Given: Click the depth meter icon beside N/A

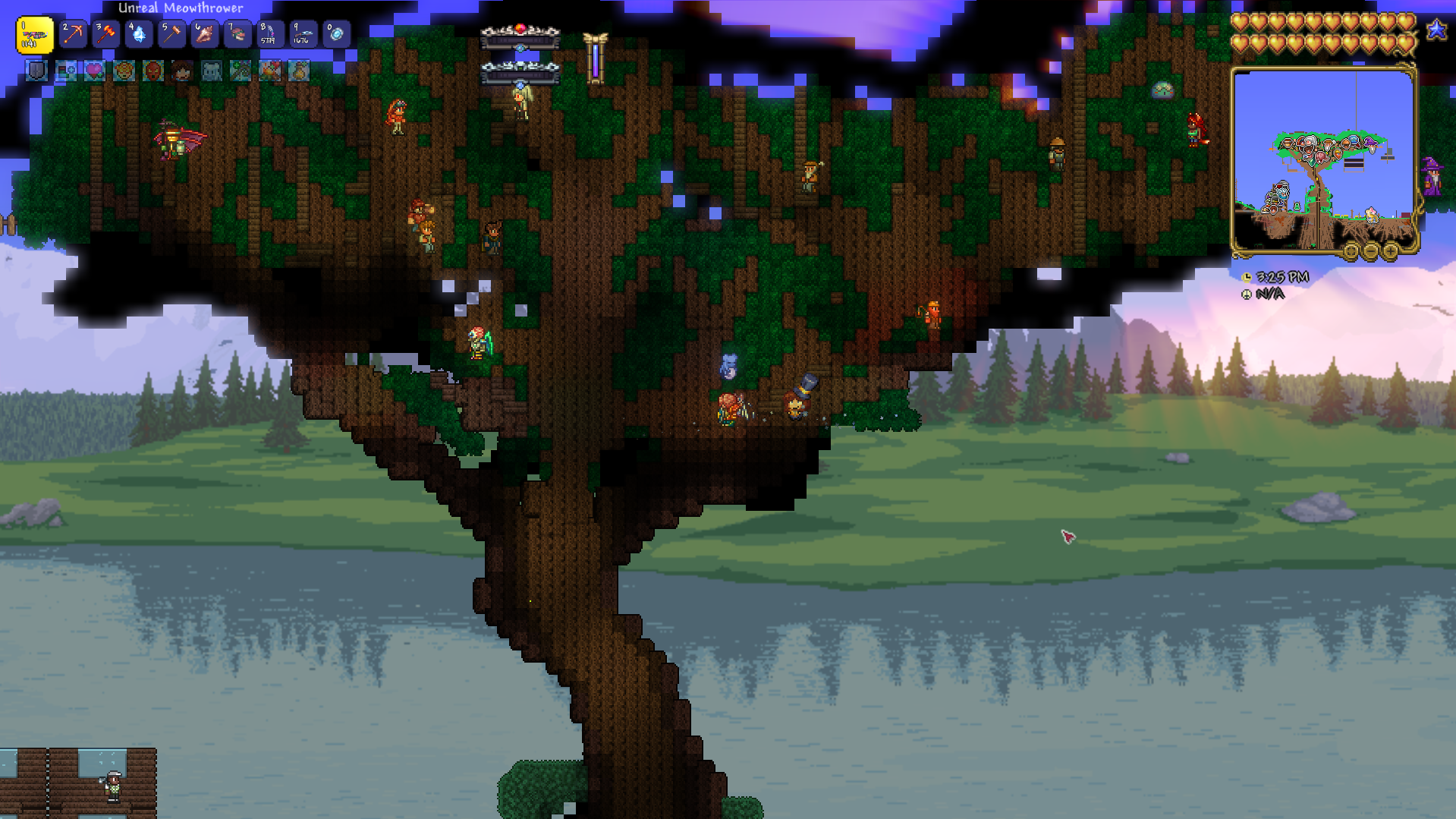Looking at the screenshot, I should click(x=1247, y=294).
